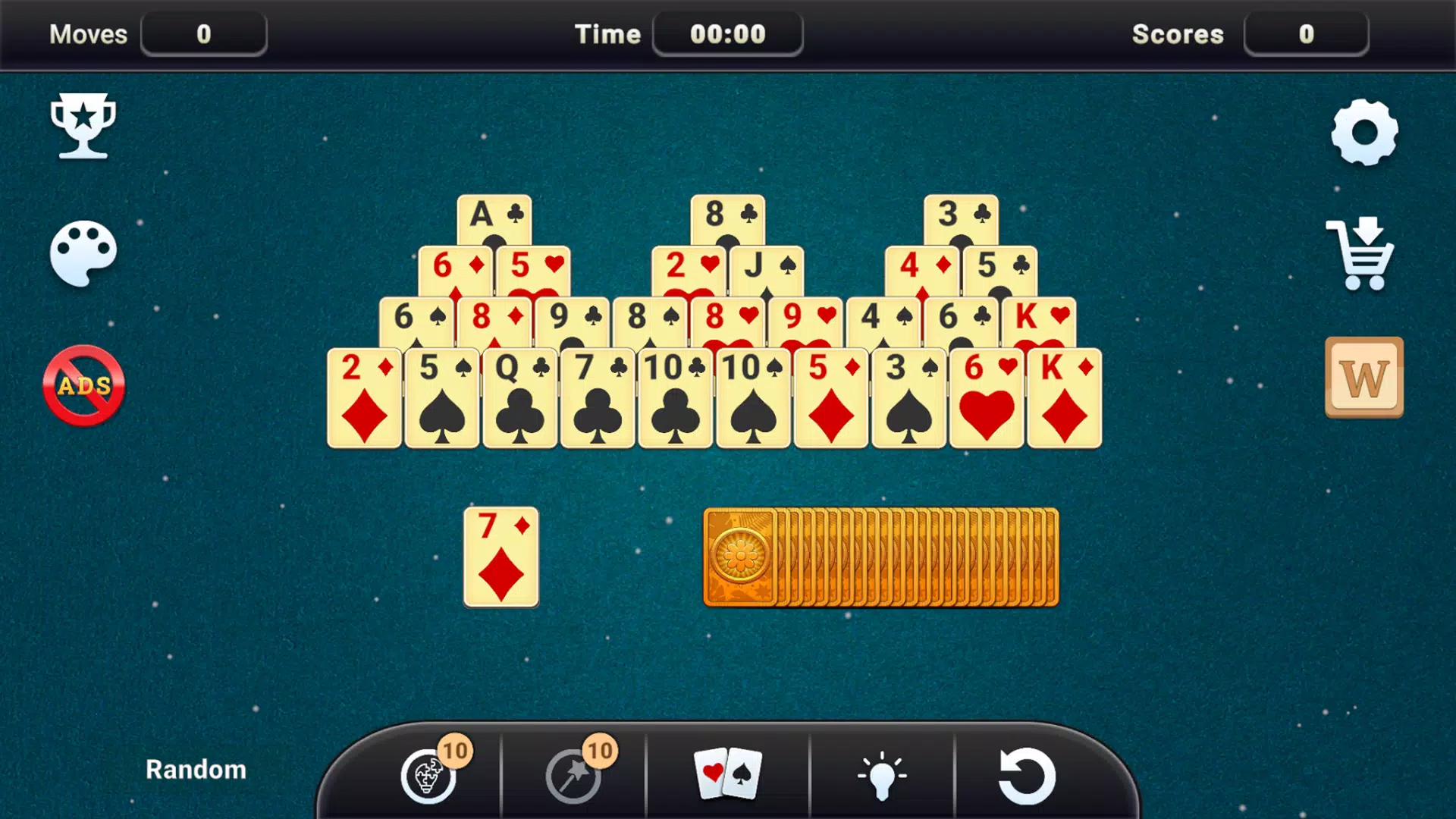Image resolution: width=1456 pixels, height=819 pixels.
Task: Click the Random game label
Action: (195, 770)
